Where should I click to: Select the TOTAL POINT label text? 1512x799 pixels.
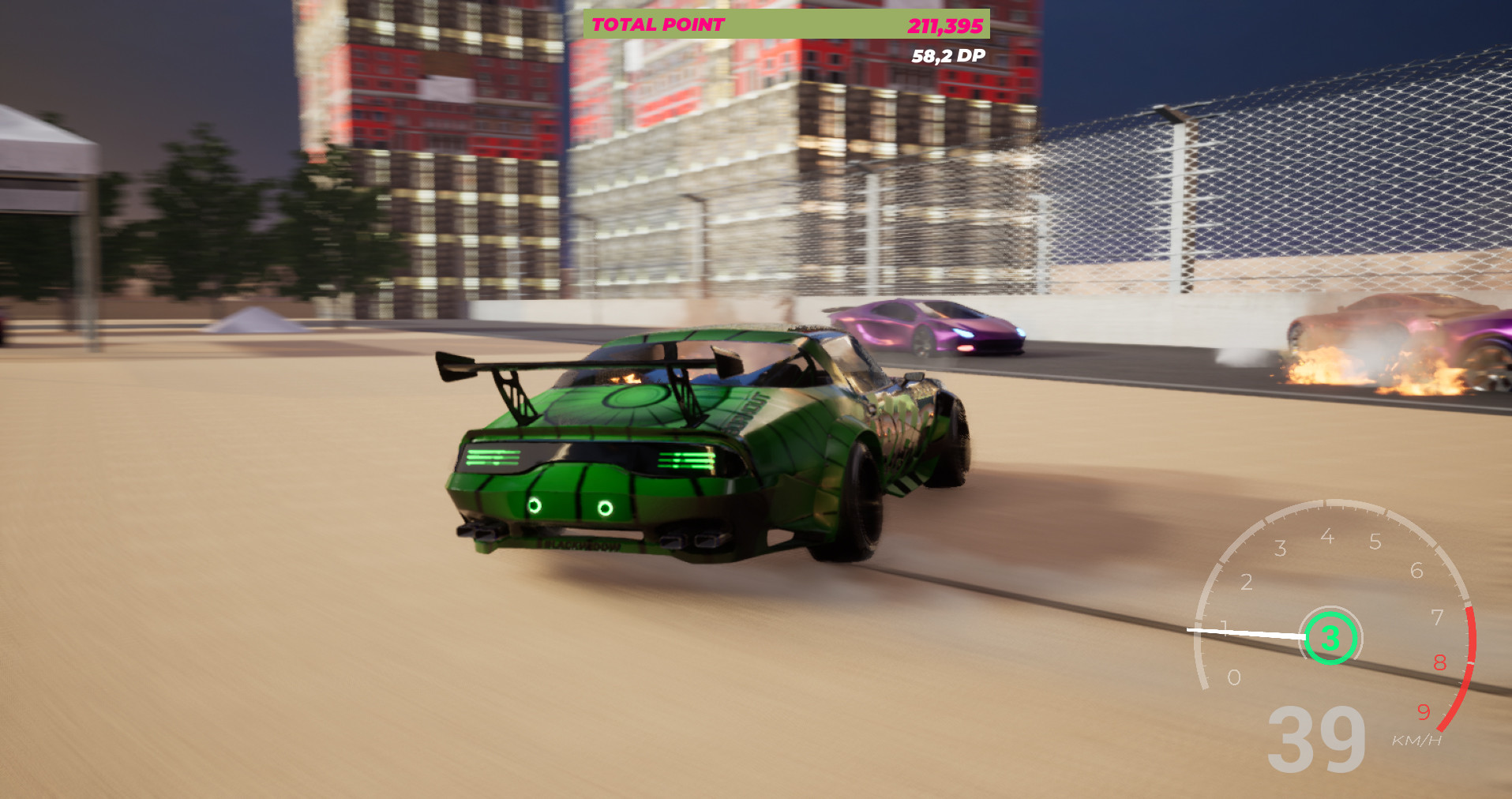pyautogui.click(x=658, y=24)
